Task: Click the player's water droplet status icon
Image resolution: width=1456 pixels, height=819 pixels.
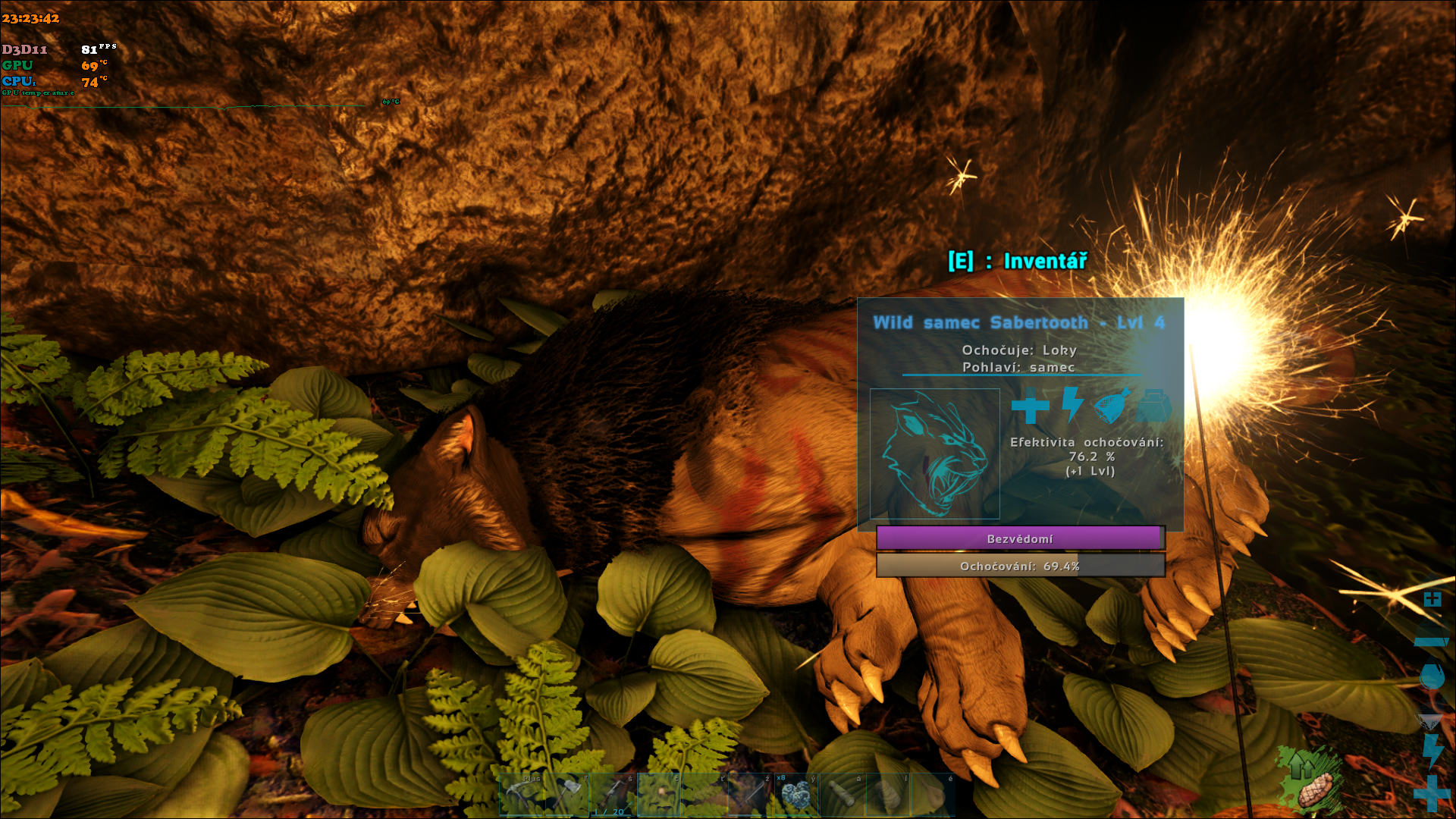Action: (1432, 676)
